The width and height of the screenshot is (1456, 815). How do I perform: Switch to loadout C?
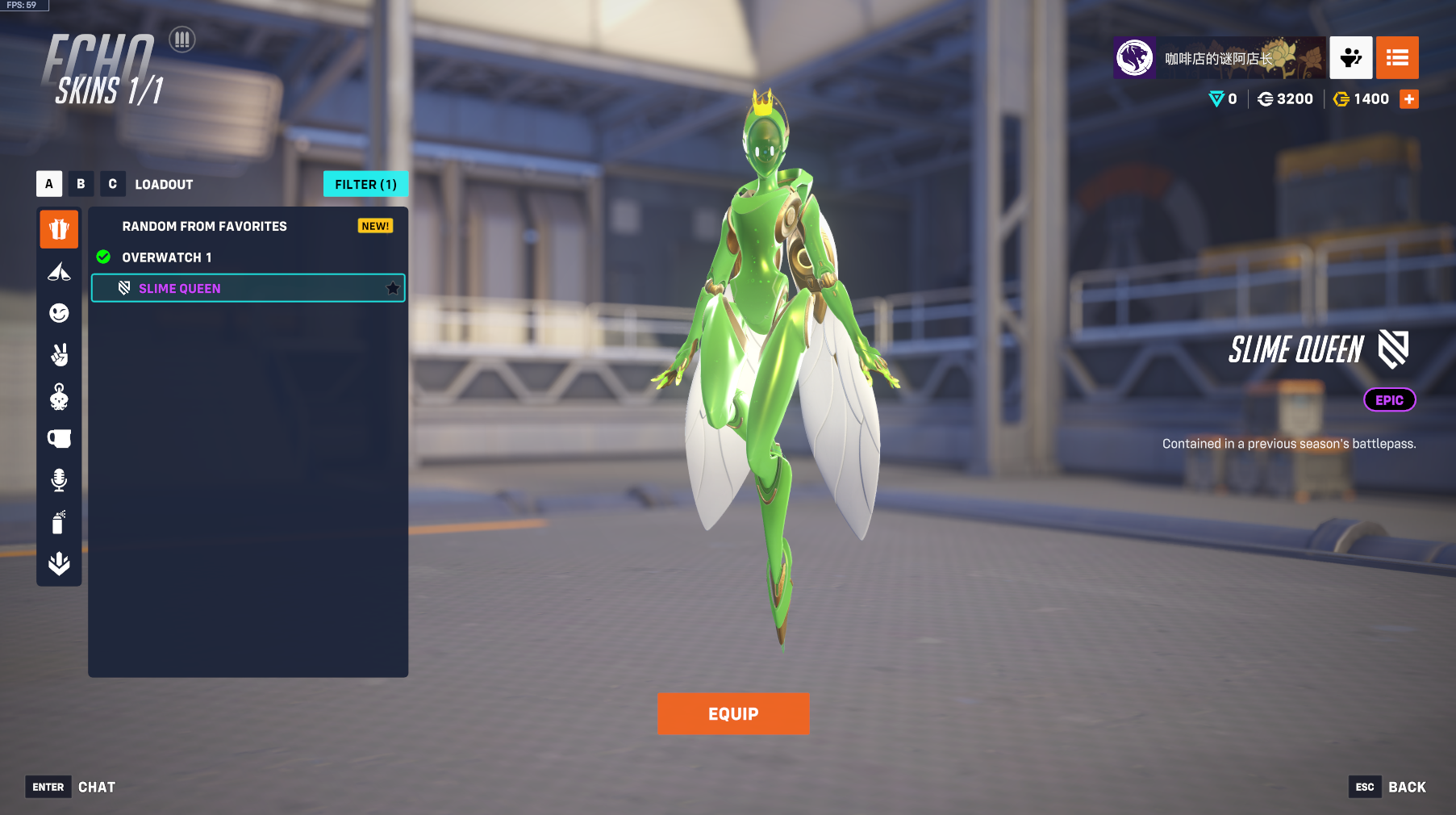pos(112,184)
